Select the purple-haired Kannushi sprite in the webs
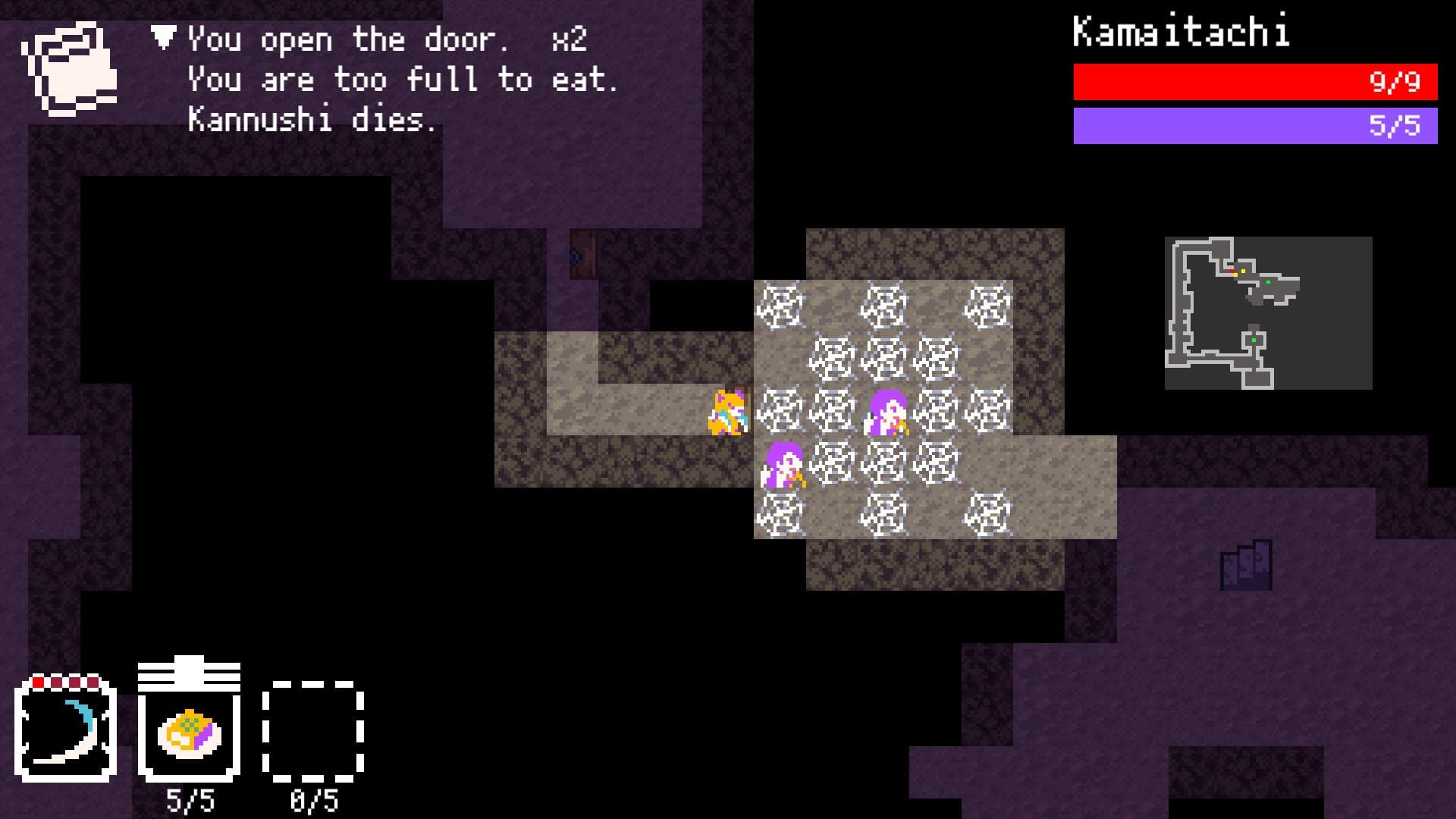Screen dimensions: 1456x819 coord(887,413)
